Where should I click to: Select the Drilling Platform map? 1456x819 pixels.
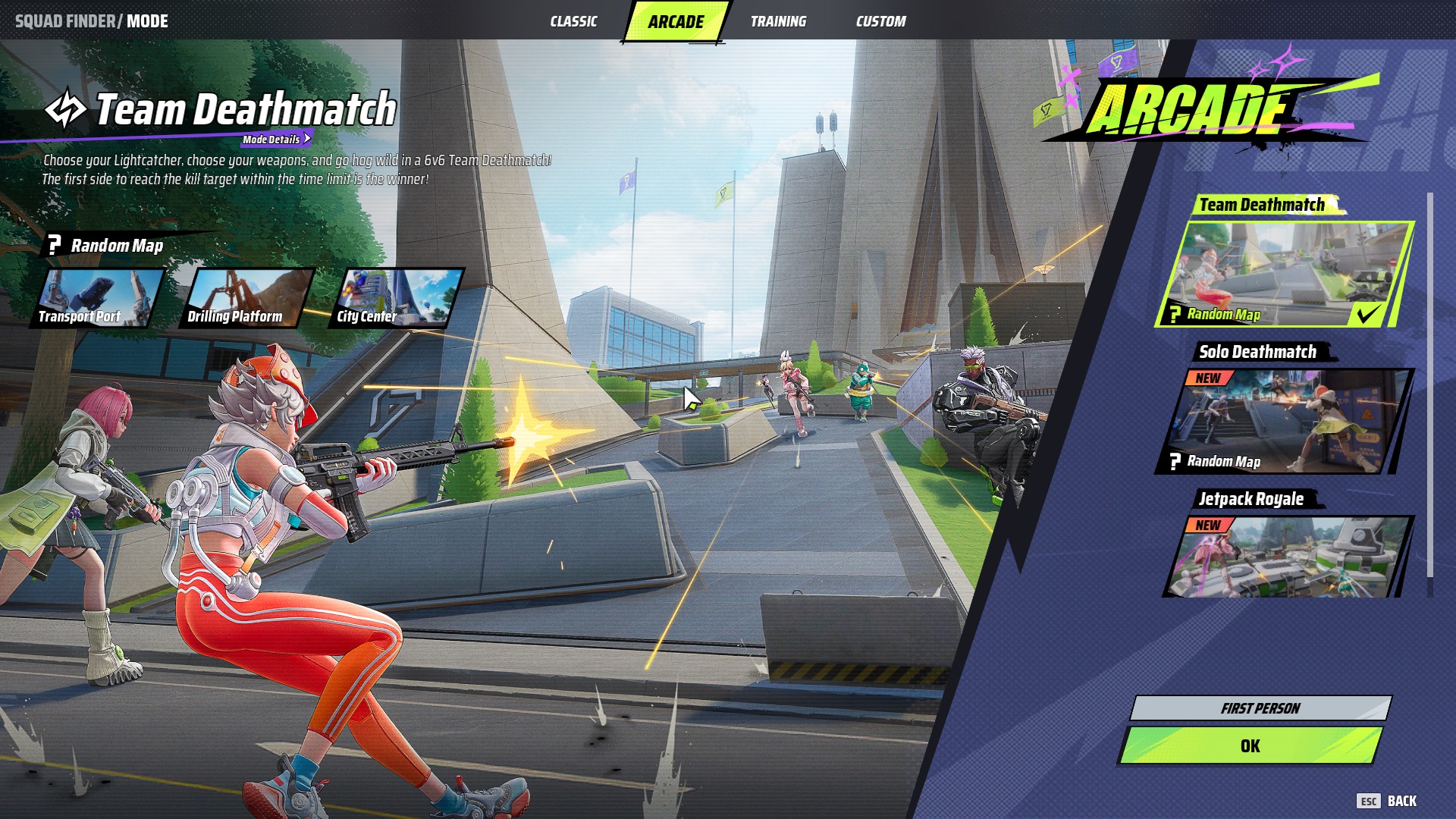pyautogui.click(x=246, y=297)
